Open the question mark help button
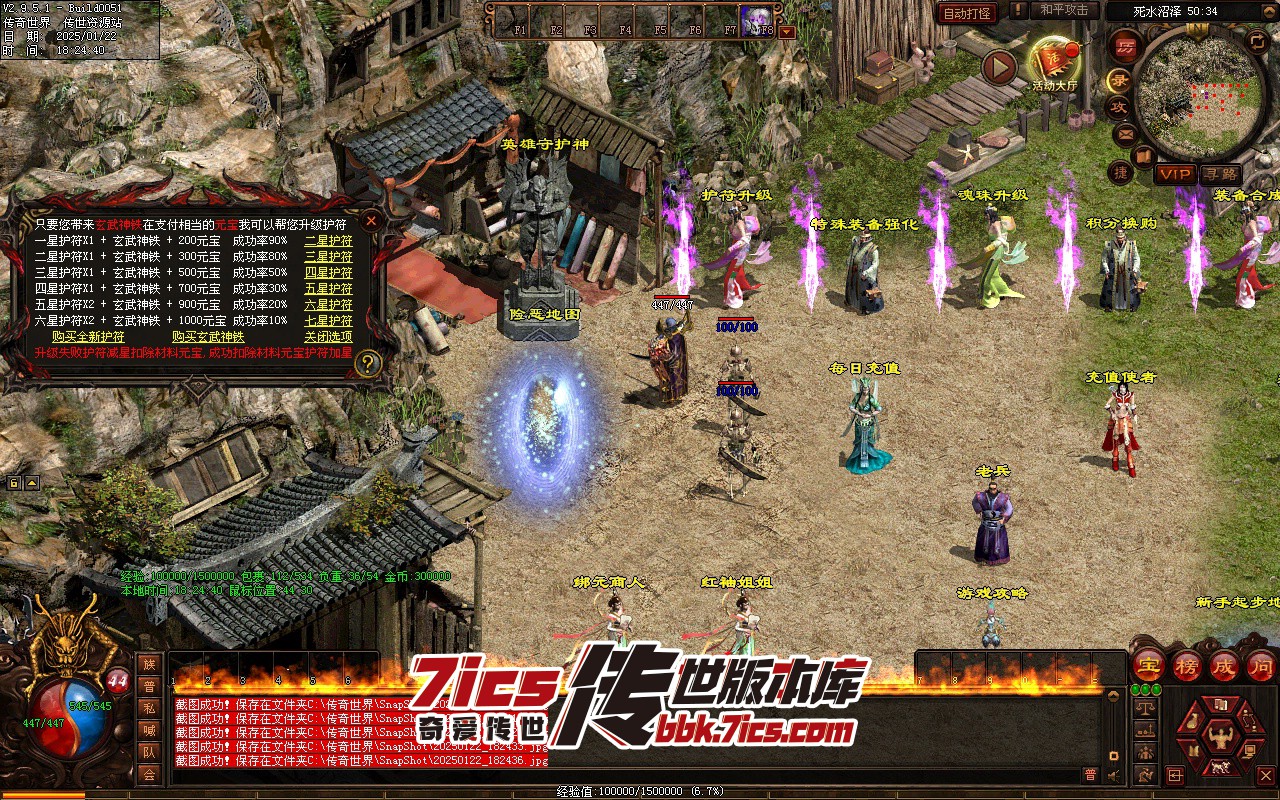1280x800 pixels. pyautogui.click(x=368, y=363)
